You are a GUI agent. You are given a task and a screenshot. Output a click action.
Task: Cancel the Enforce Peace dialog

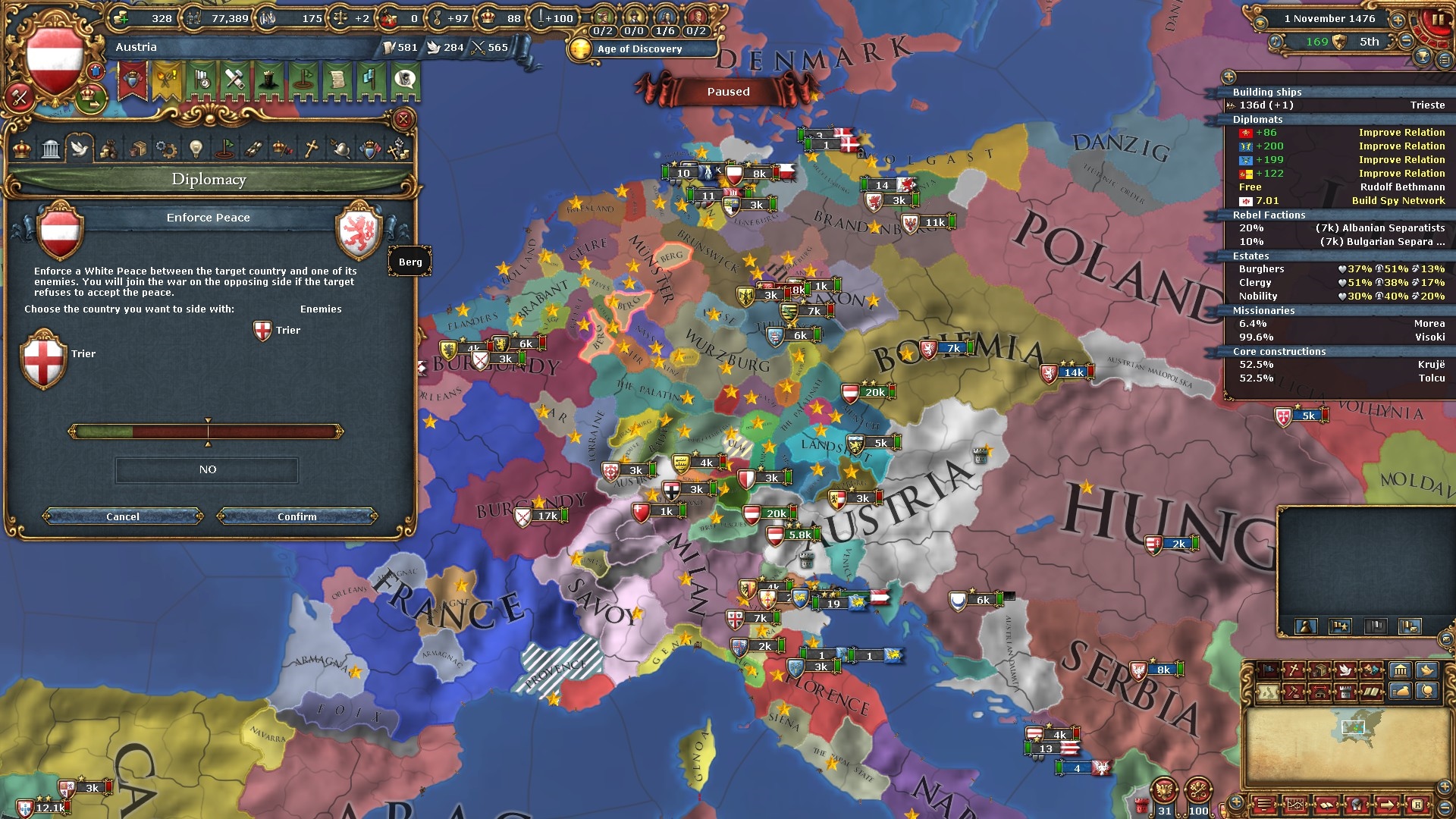pyautogui.click(x=123, y=516)
